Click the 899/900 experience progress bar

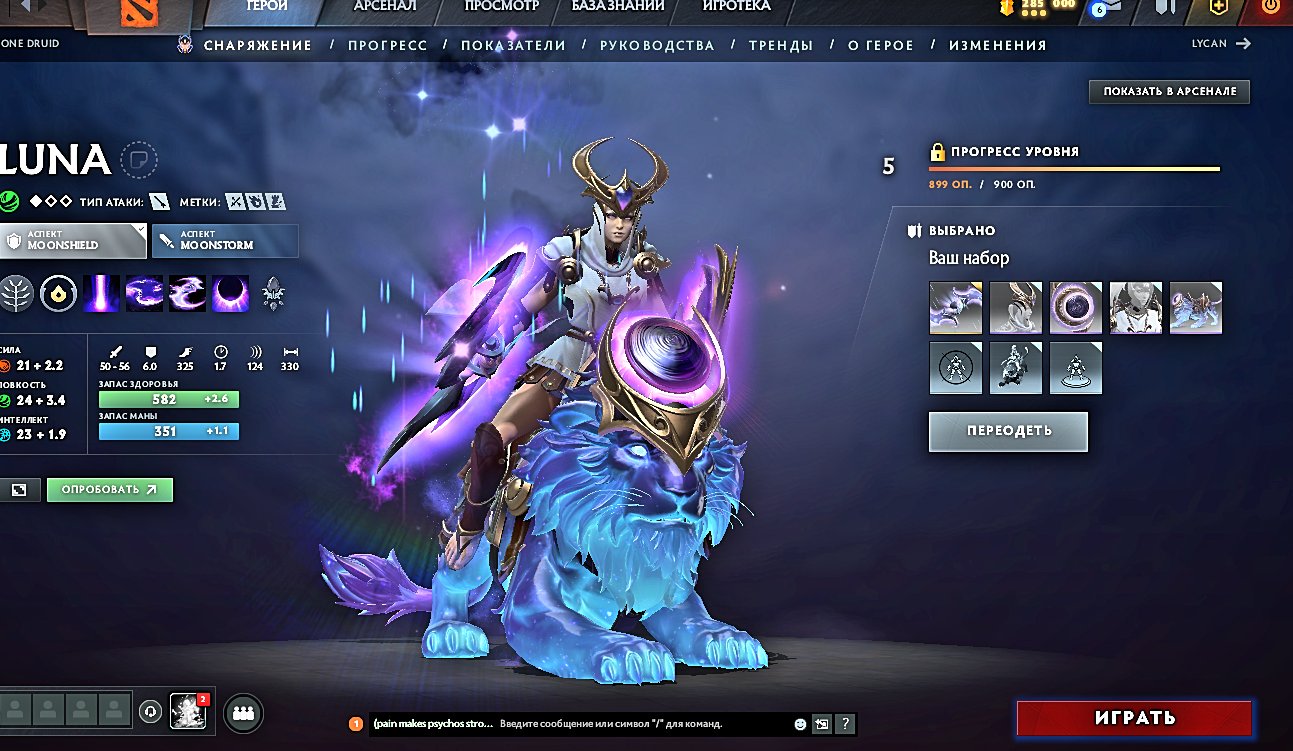pyautogui.click(x=1075, y=170)
